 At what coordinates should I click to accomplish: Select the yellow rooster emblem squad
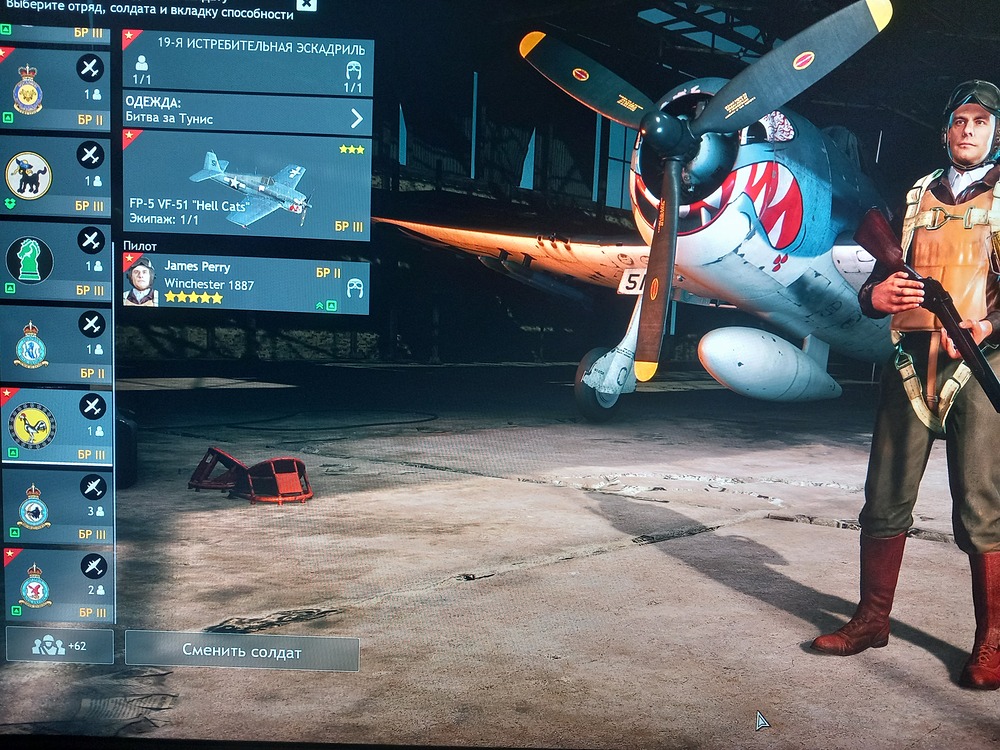(56, 426)
